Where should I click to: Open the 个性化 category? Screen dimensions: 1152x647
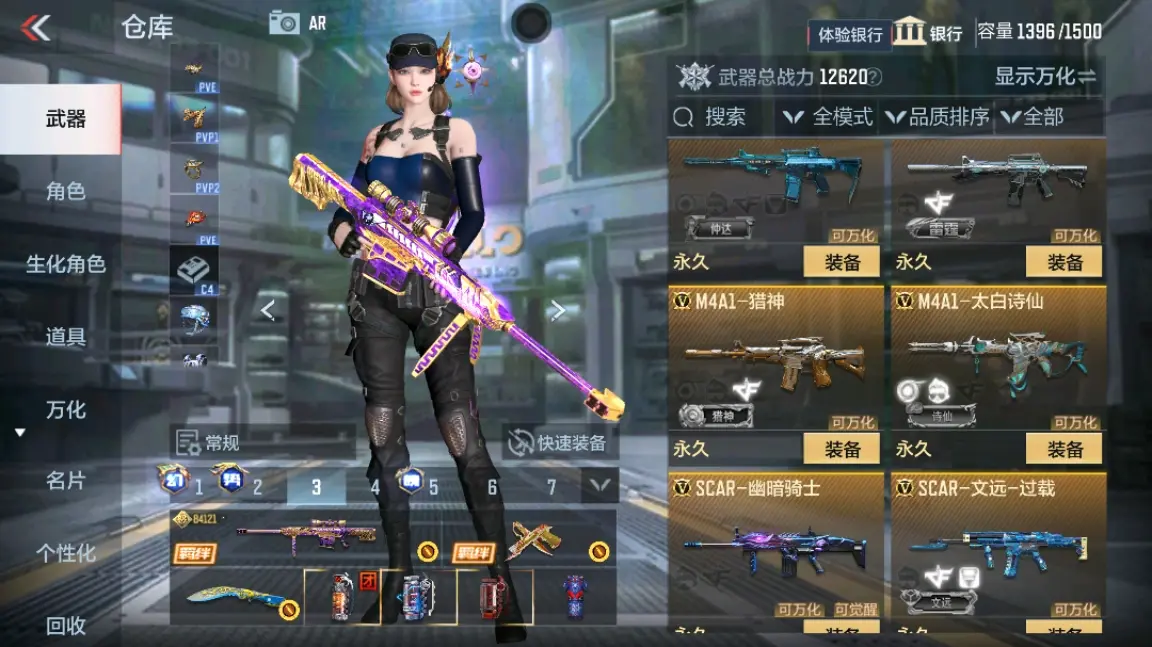click(65, 553)
